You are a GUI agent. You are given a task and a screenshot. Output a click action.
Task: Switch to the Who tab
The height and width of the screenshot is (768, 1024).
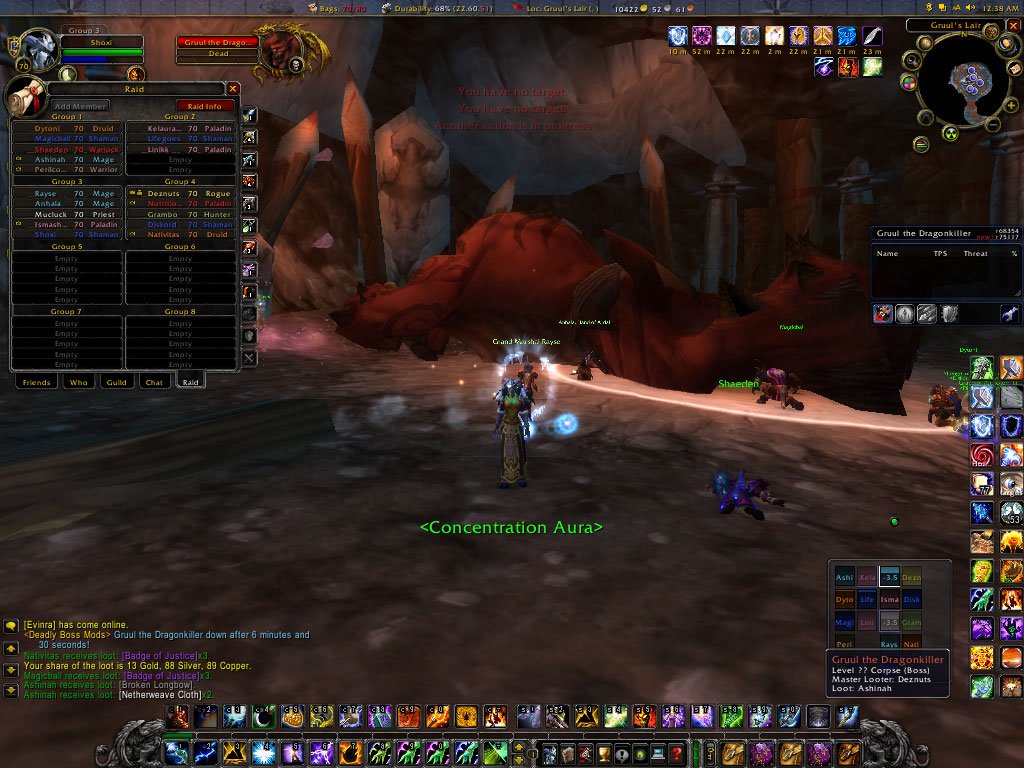[78, 382]
